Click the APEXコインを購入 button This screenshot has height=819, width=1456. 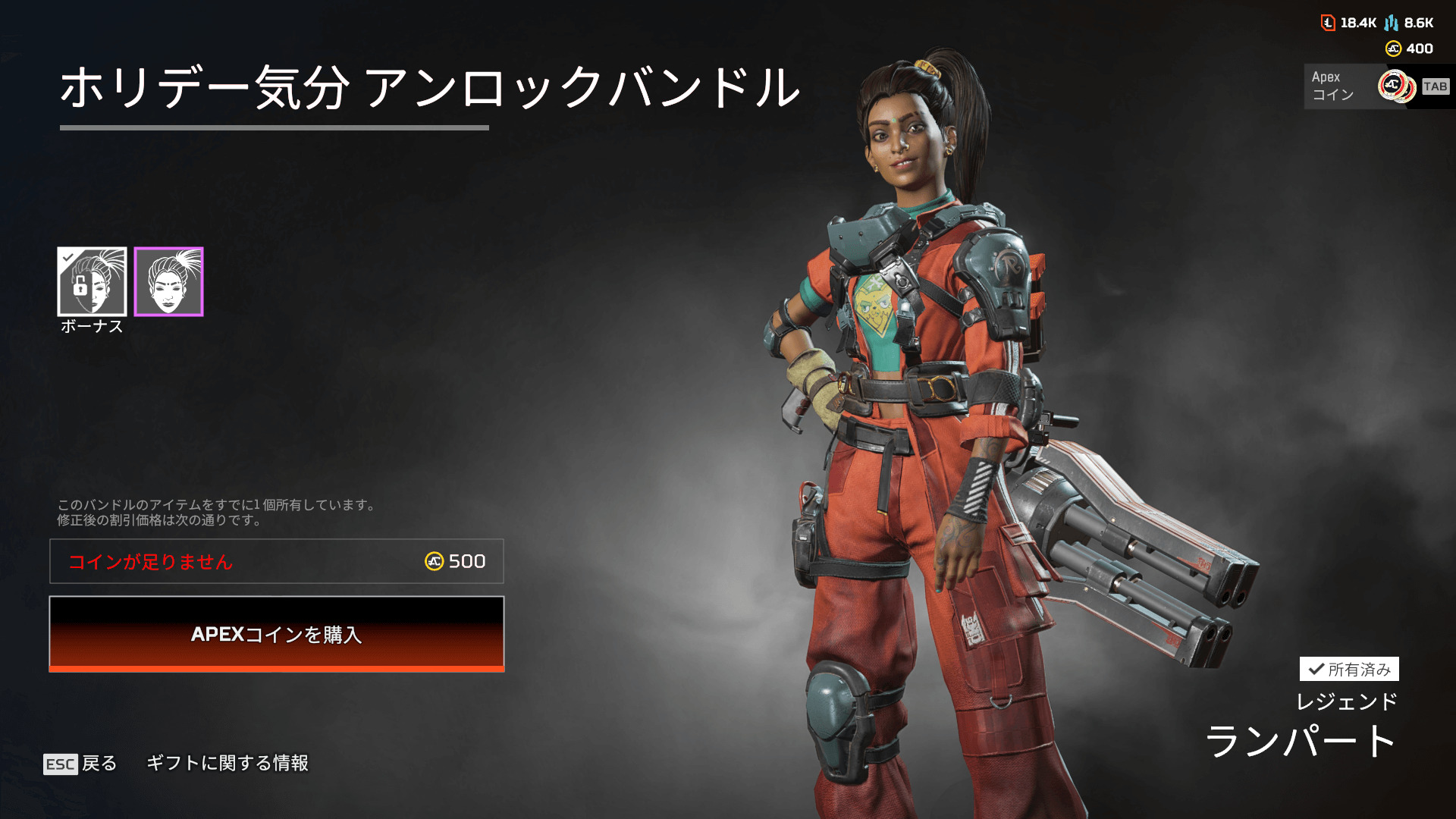[277, 634]
